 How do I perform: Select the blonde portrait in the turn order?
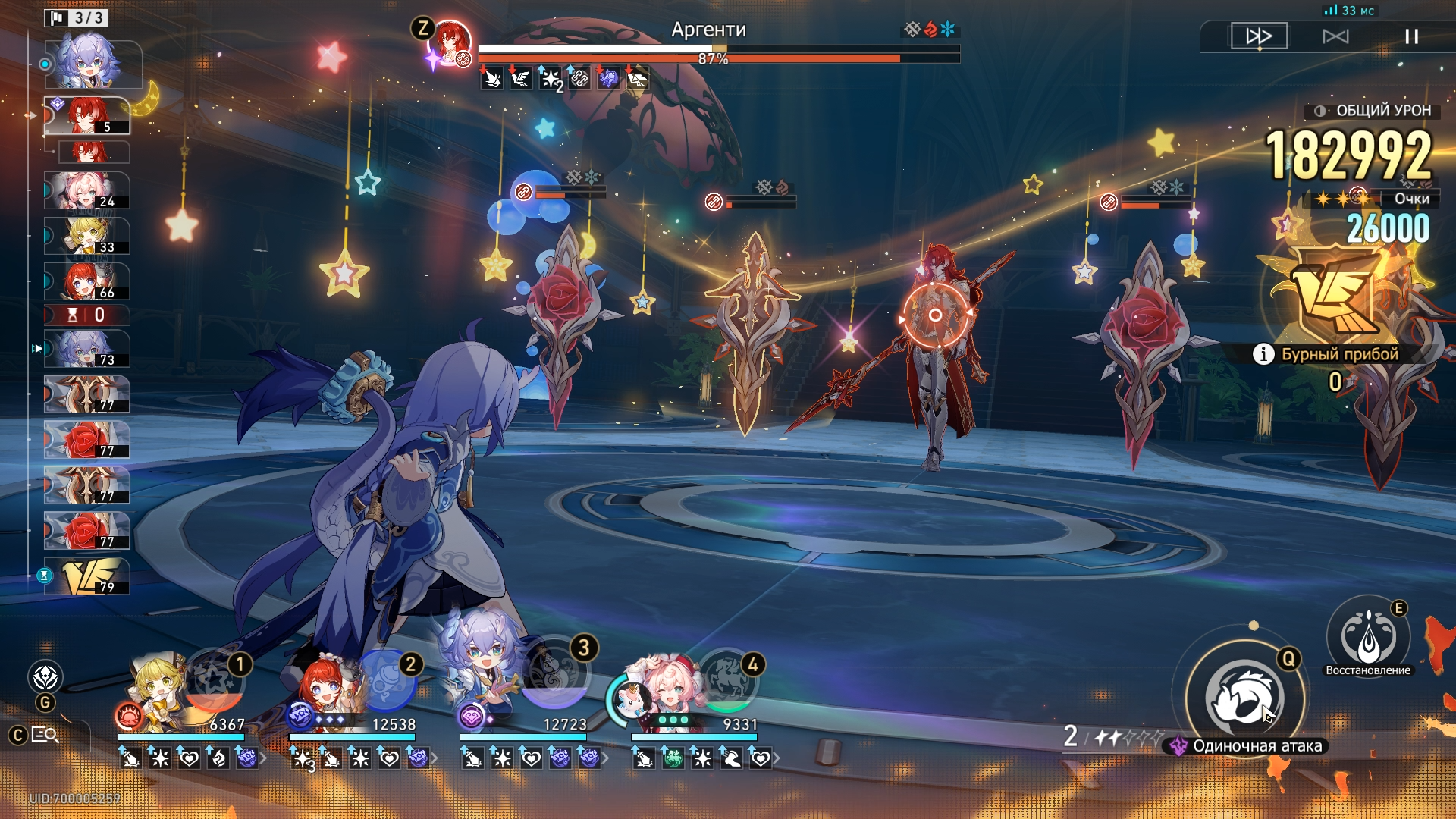pos(86,236)
